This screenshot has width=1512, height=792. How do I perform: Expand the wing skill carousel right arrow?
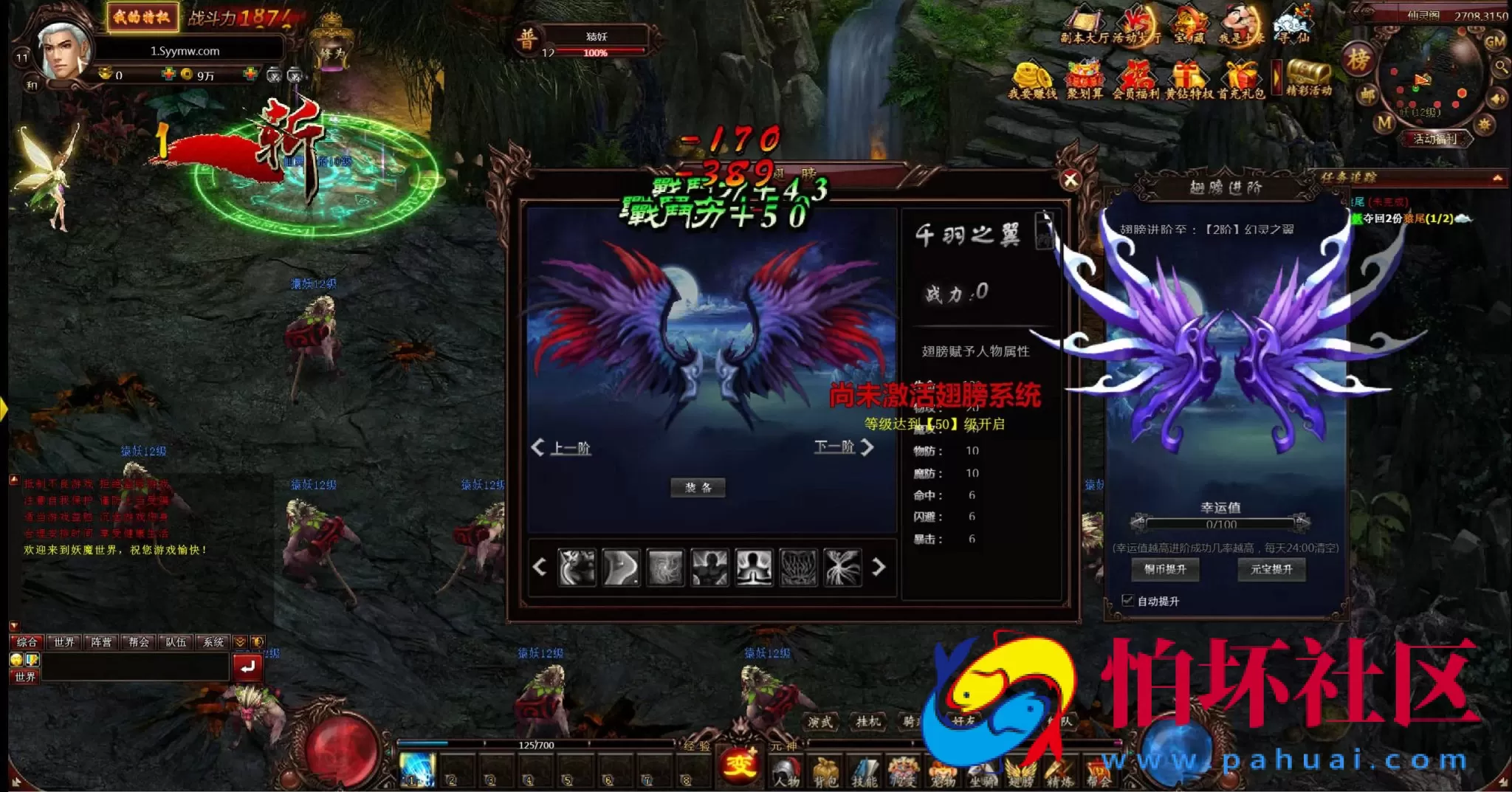click(879, 568)
